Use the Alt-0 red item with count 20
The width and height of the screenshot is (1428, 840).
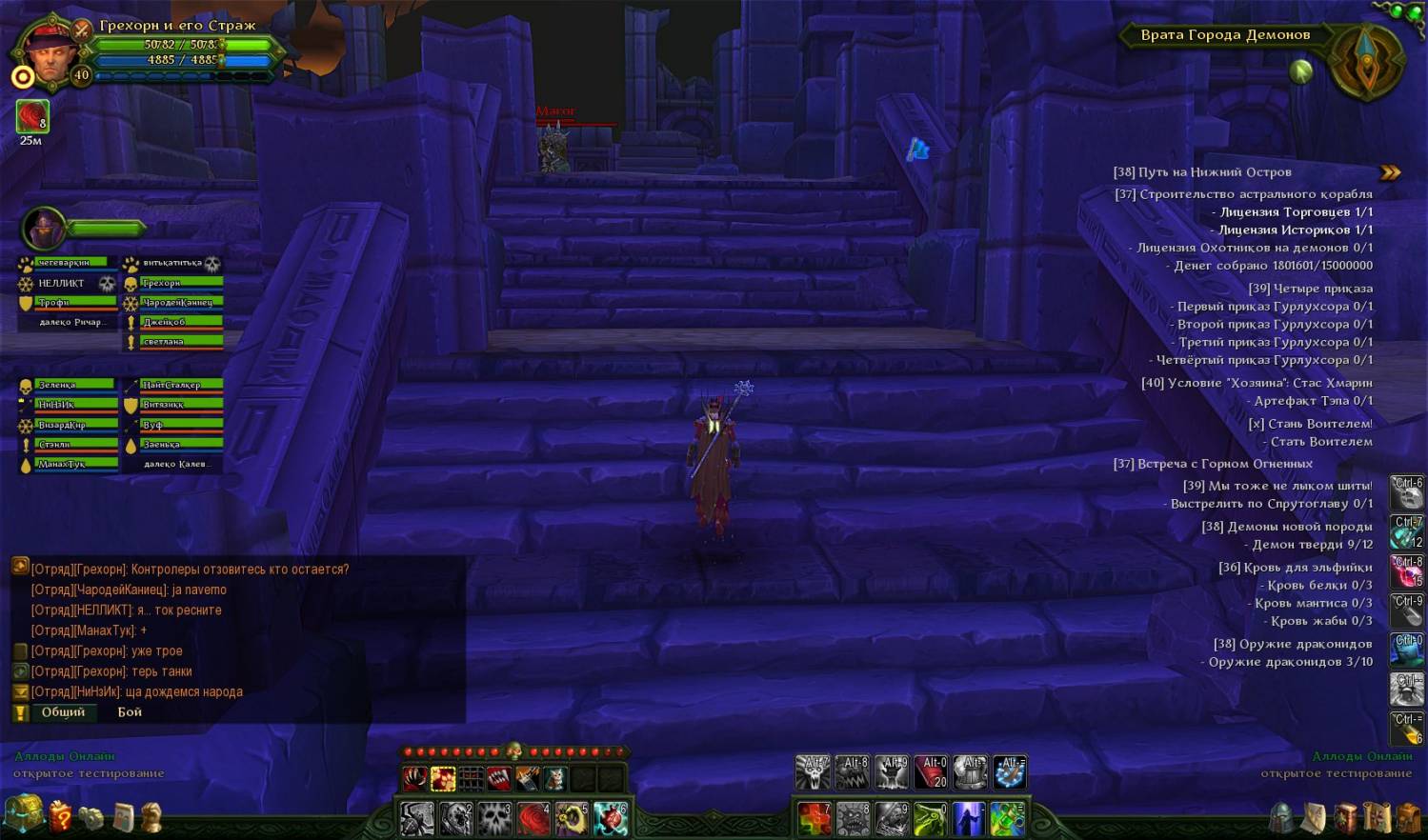pyautogui.click(x=931, y=772)
